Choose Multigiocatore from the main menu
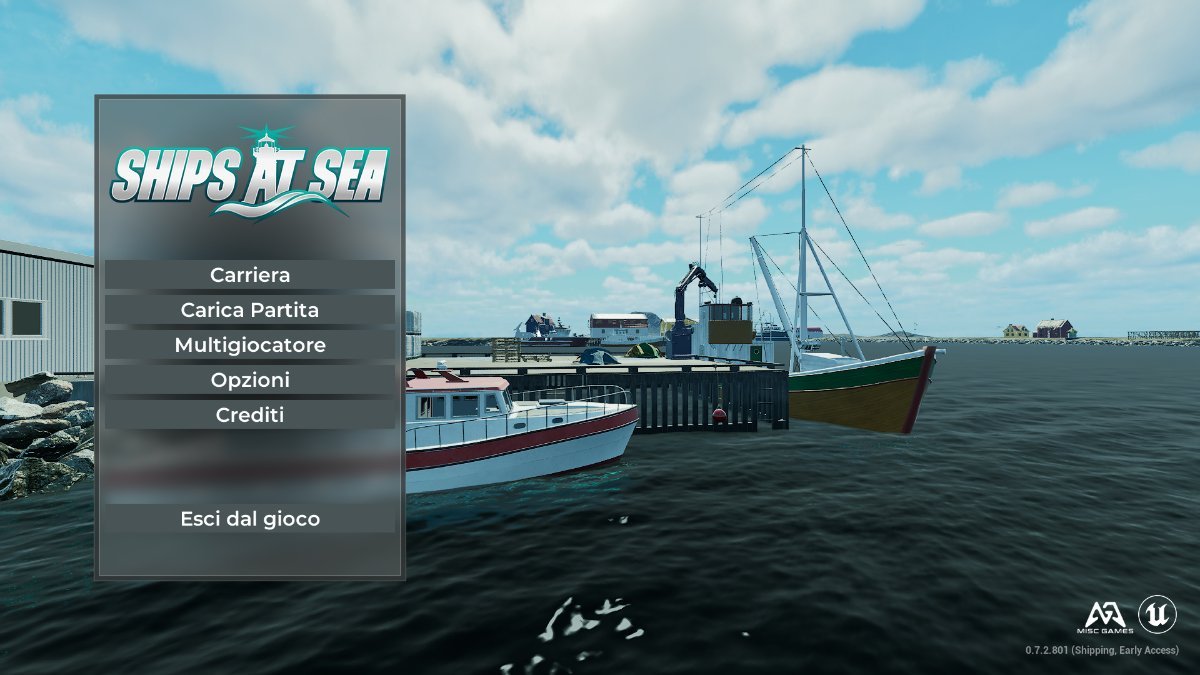Viewport: 1200px width, 675px height. tap(250, 345)
